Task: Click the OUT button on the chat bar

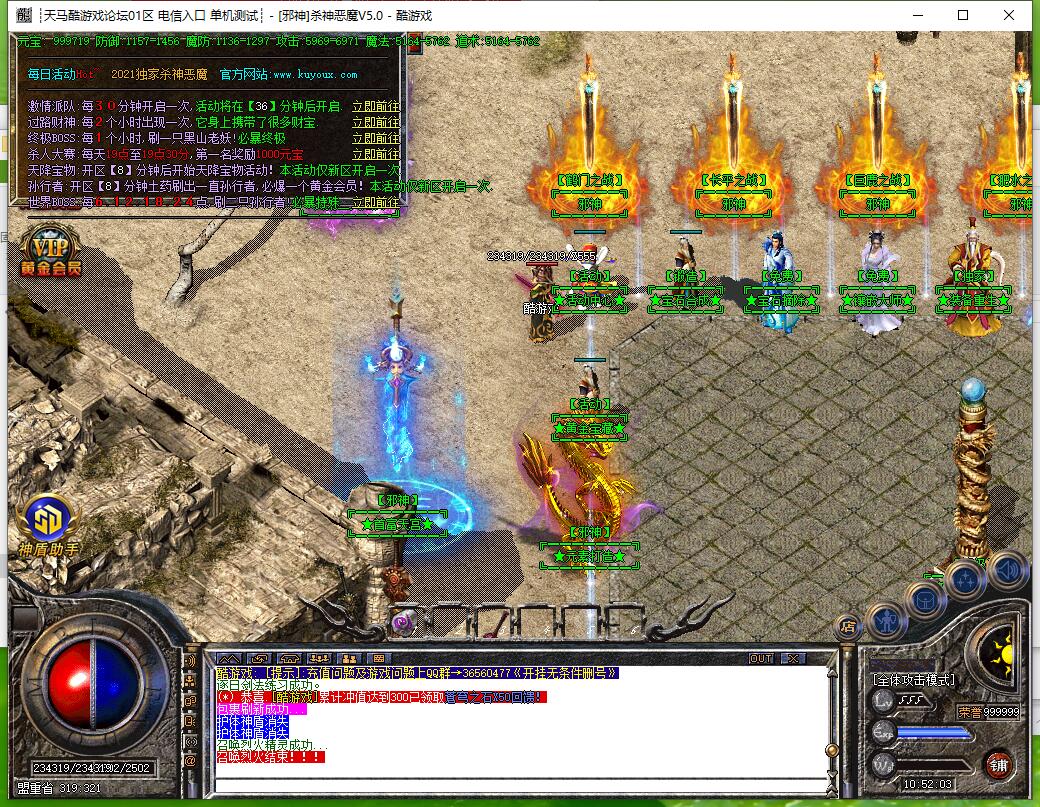Action: click(x=761, y=658)
